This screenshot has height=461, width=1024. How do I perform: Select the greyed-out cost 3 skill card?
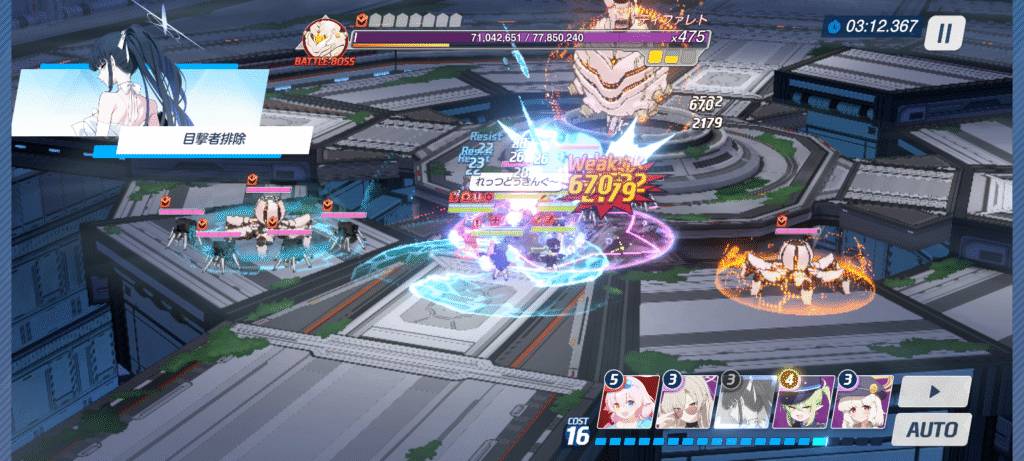click(745, 403)
